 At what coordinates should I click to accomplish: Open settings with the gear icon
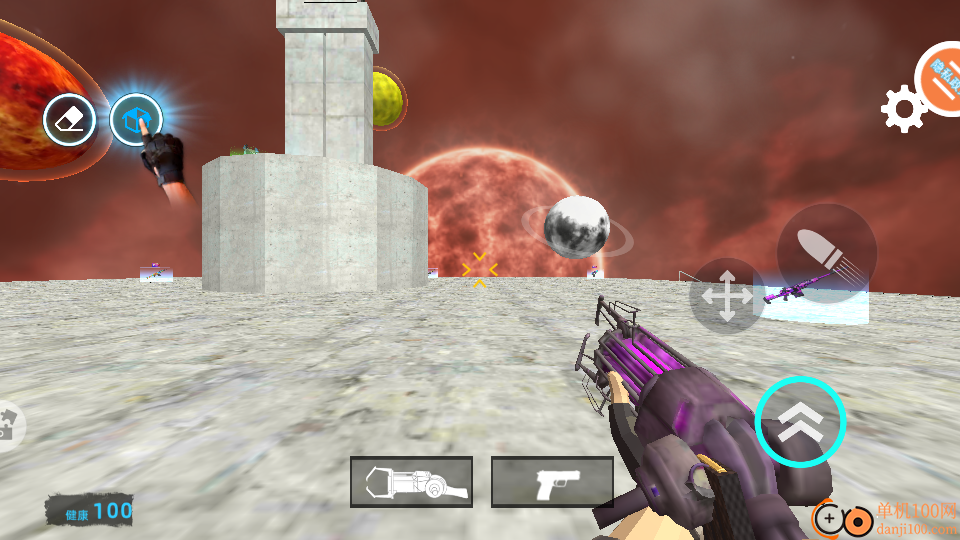tap(902, 109)
